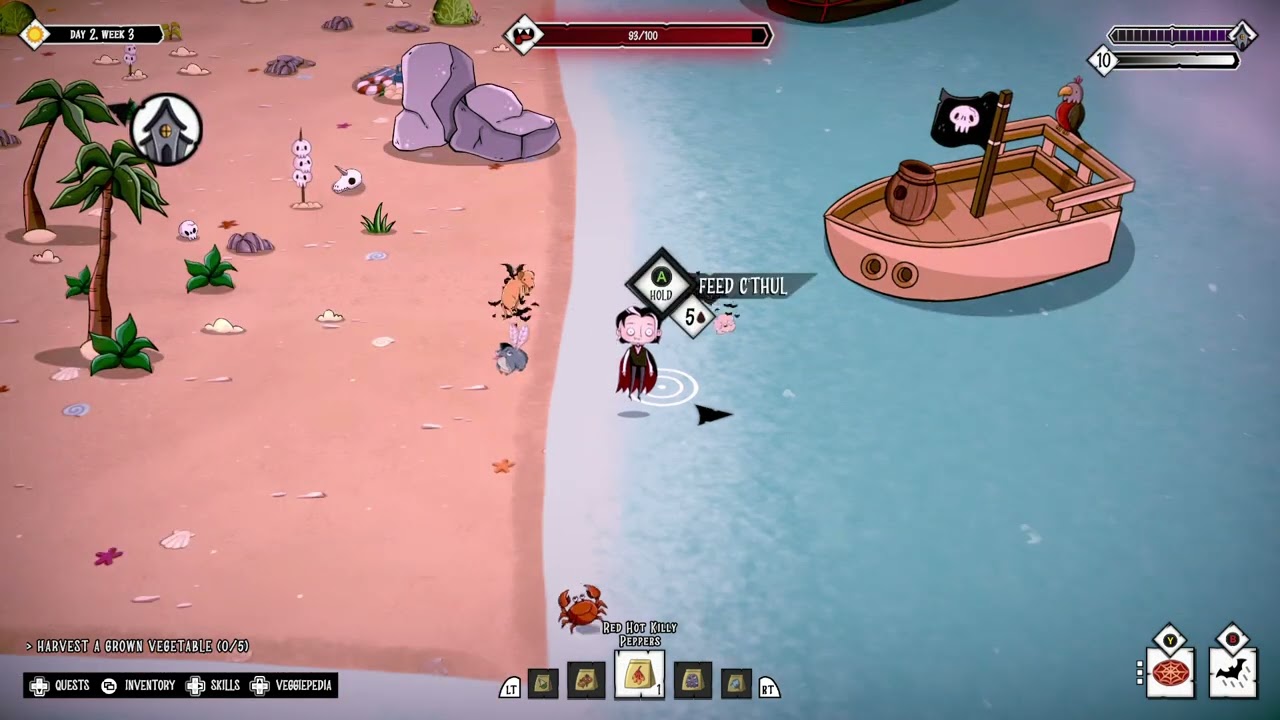
Task: Select the brown seed packet slot
Action: [586, 681]
